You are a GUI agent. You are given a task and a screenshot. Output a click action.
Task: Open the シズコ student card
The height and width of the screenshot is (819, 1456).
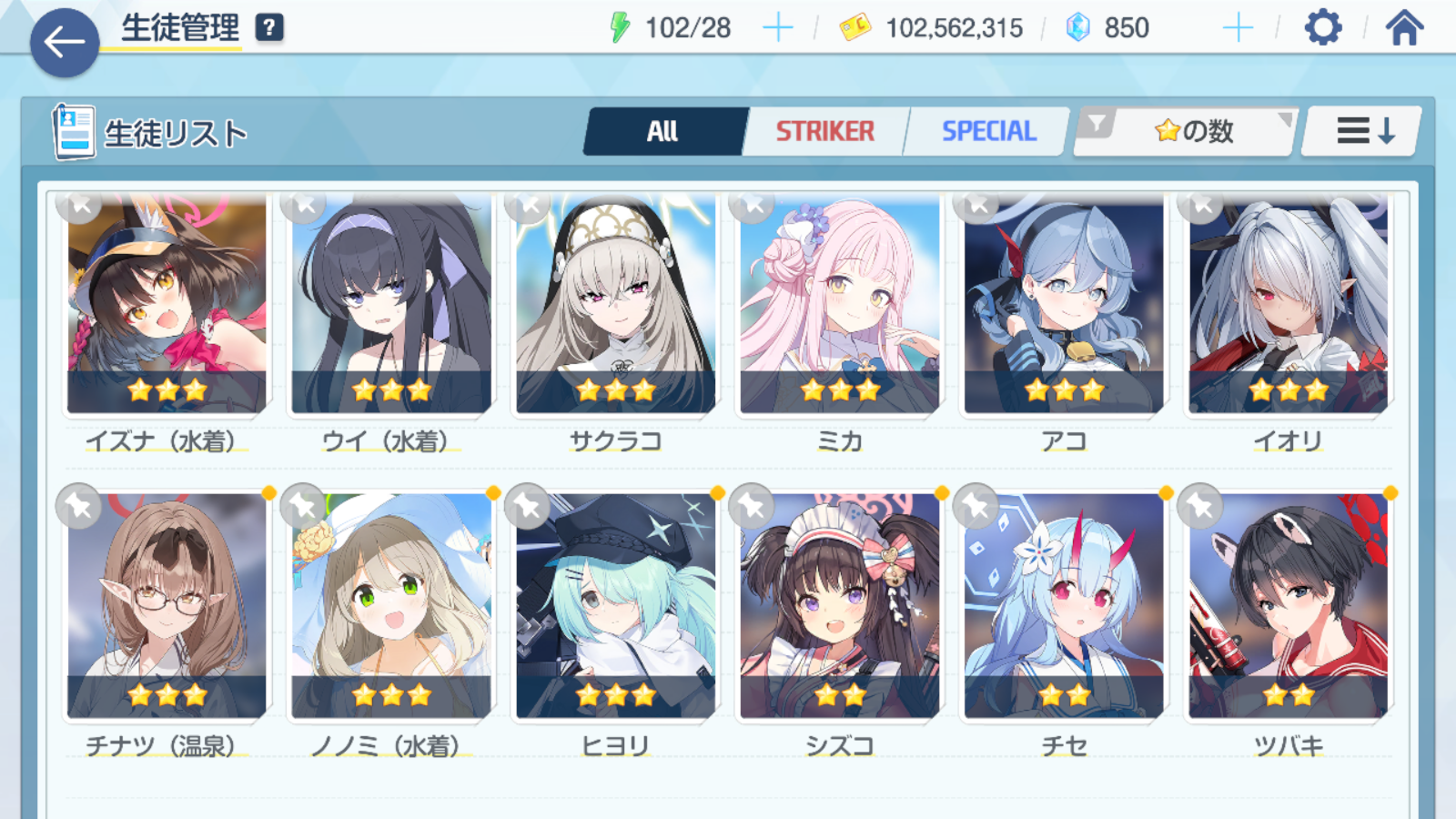[x=839, y=605]
